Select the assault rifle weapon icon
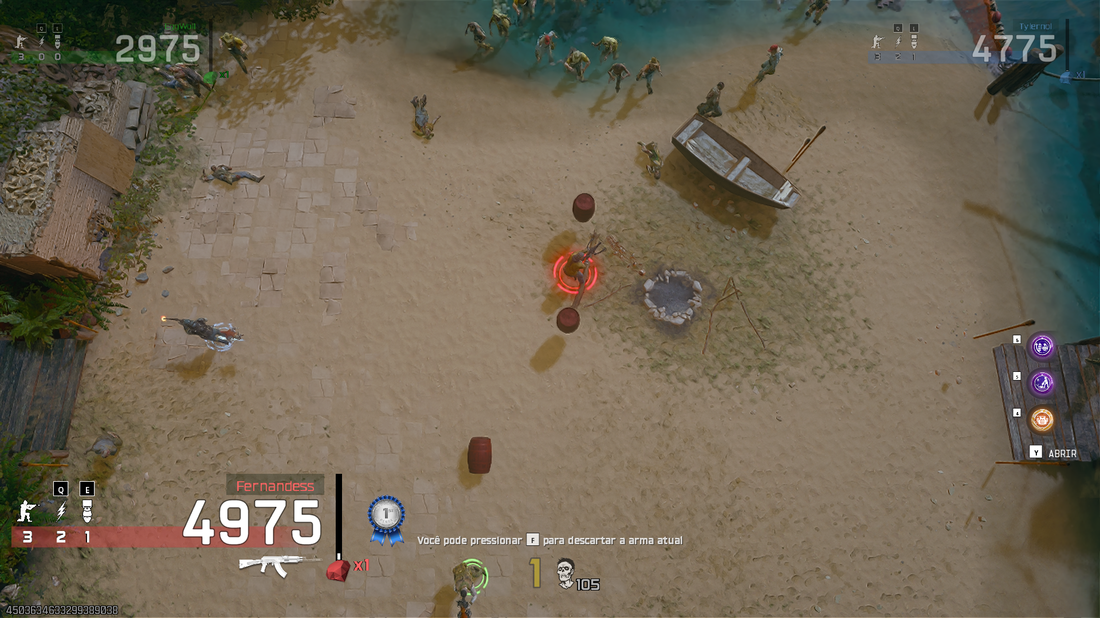1100x618 pixels. 272,564
